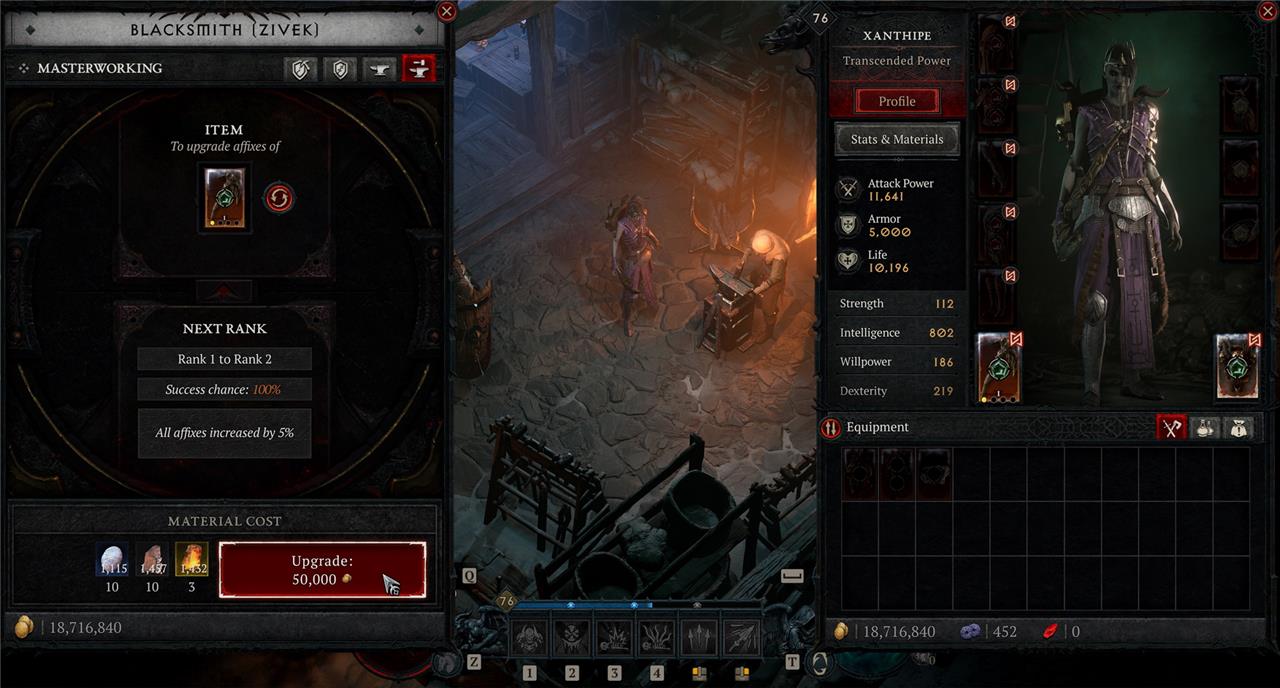The width and height of the screenshot is (1280, 688).
Task: Open the consumables potion inventory tab
Action: (1207, 427)
